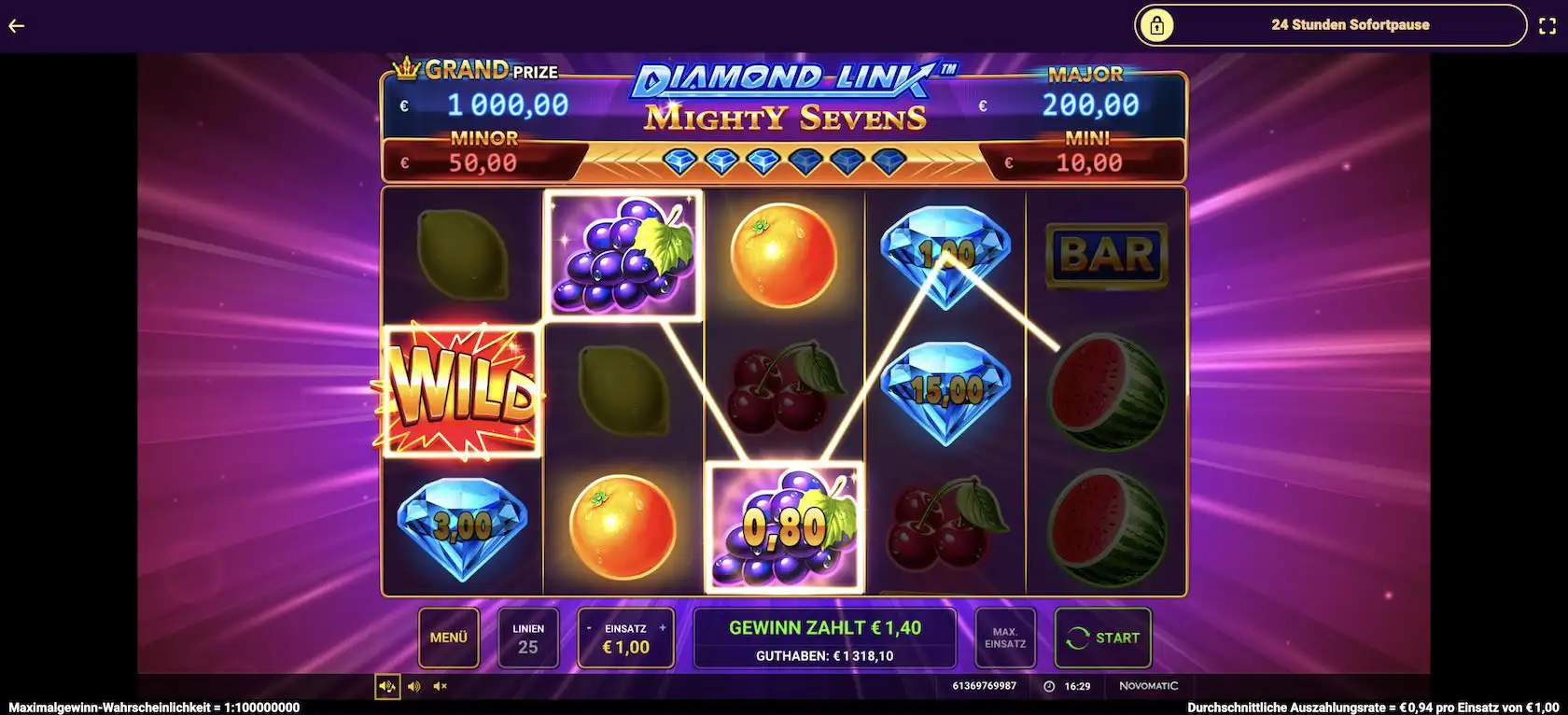Open the Linien 25 selector
The height and width of the screenshot is (715, 1568).
[528, 638]
